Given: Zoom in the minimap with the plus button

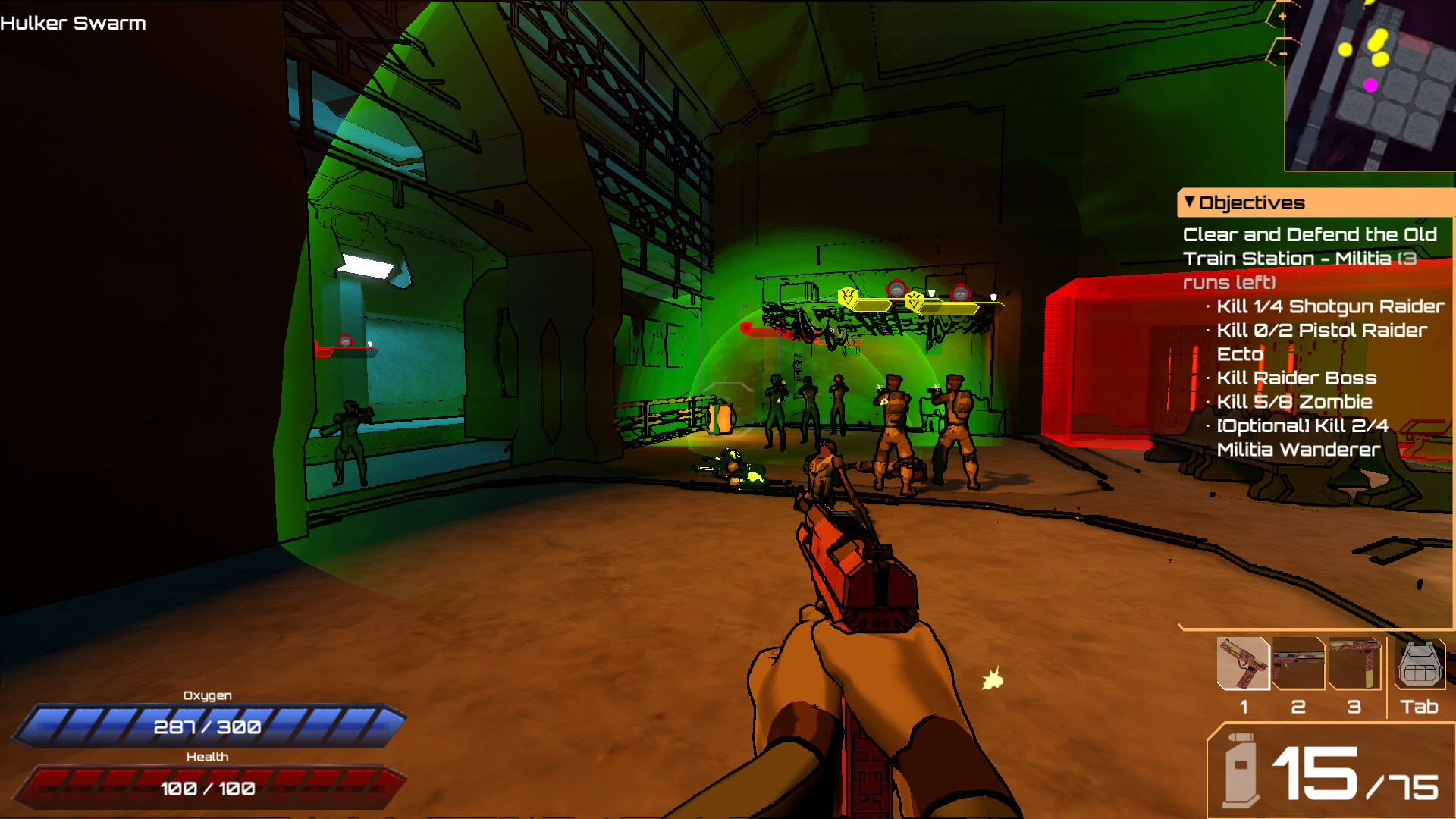Looking at the screenshot, I should [1282, 16].
